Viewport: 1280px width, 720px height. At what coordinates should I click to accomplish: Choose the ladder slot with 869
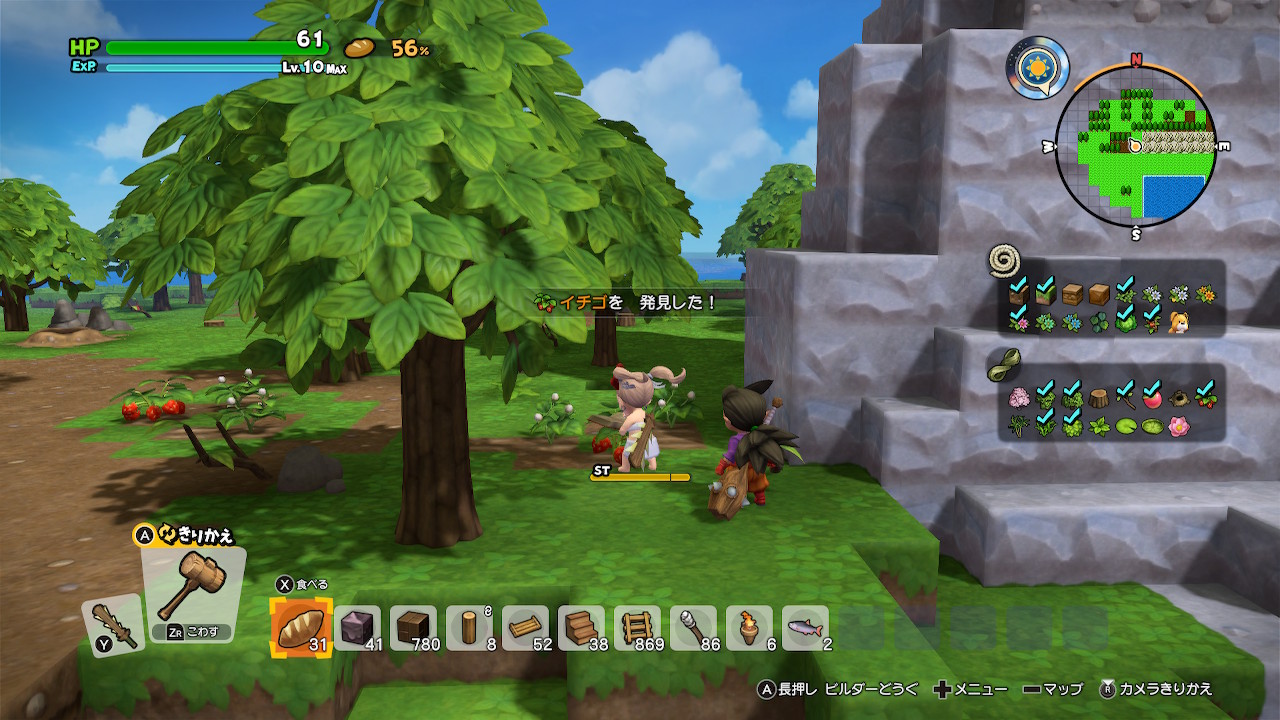pyautogui.click(x=637, y=629)
